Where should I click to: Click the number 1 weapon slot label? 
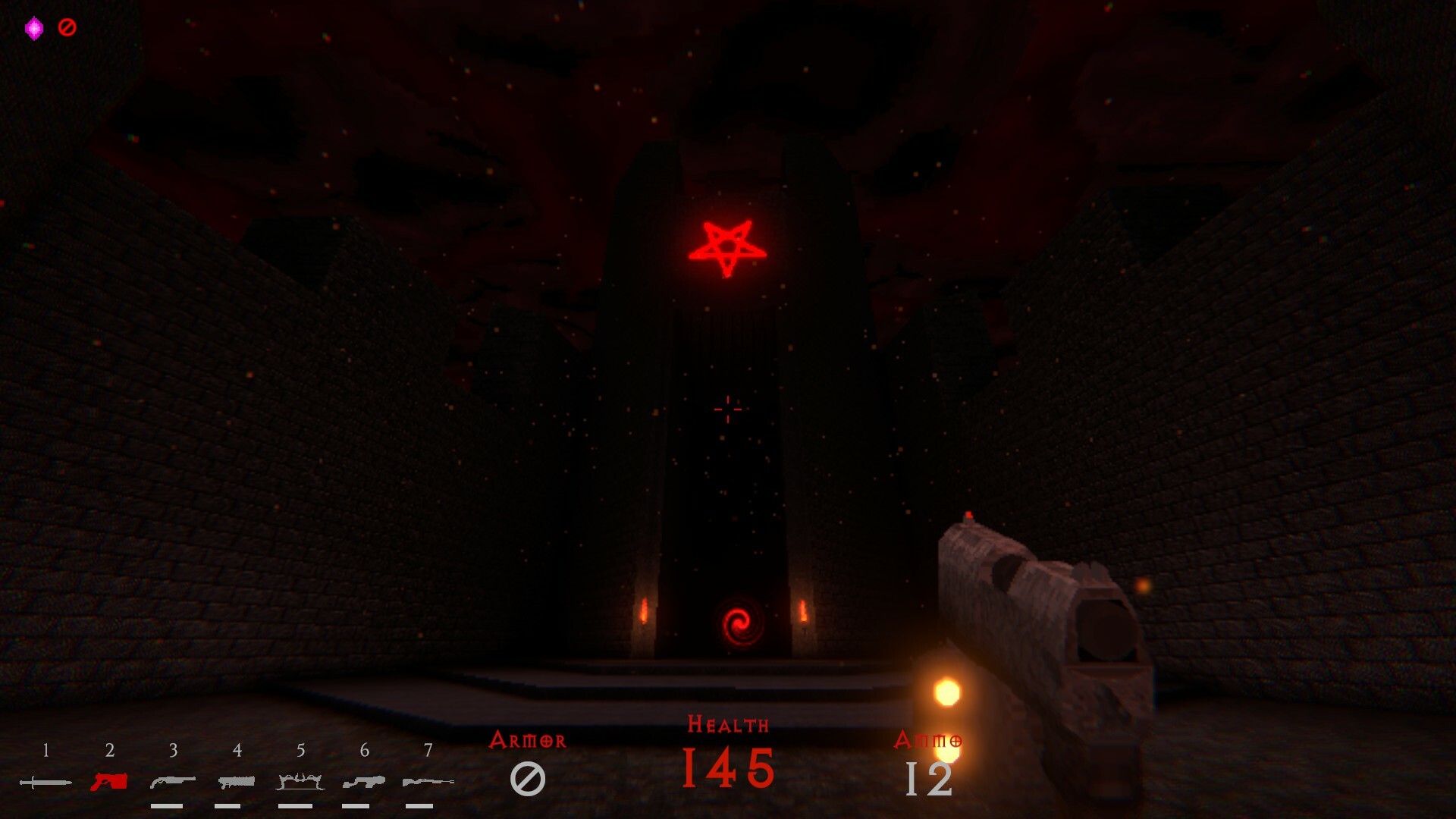pos(45,752)
